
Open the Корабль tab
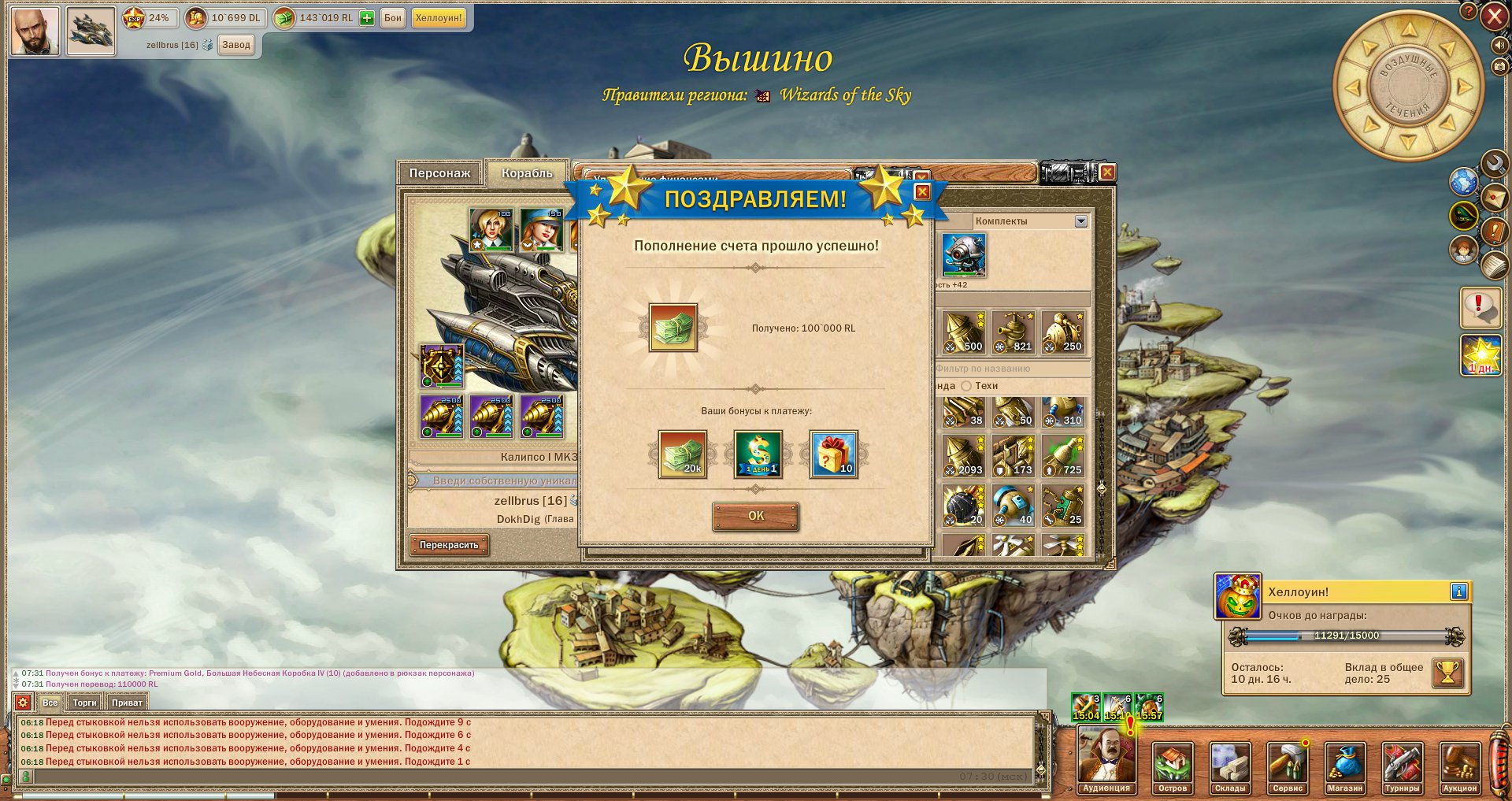tap(527, 173)
